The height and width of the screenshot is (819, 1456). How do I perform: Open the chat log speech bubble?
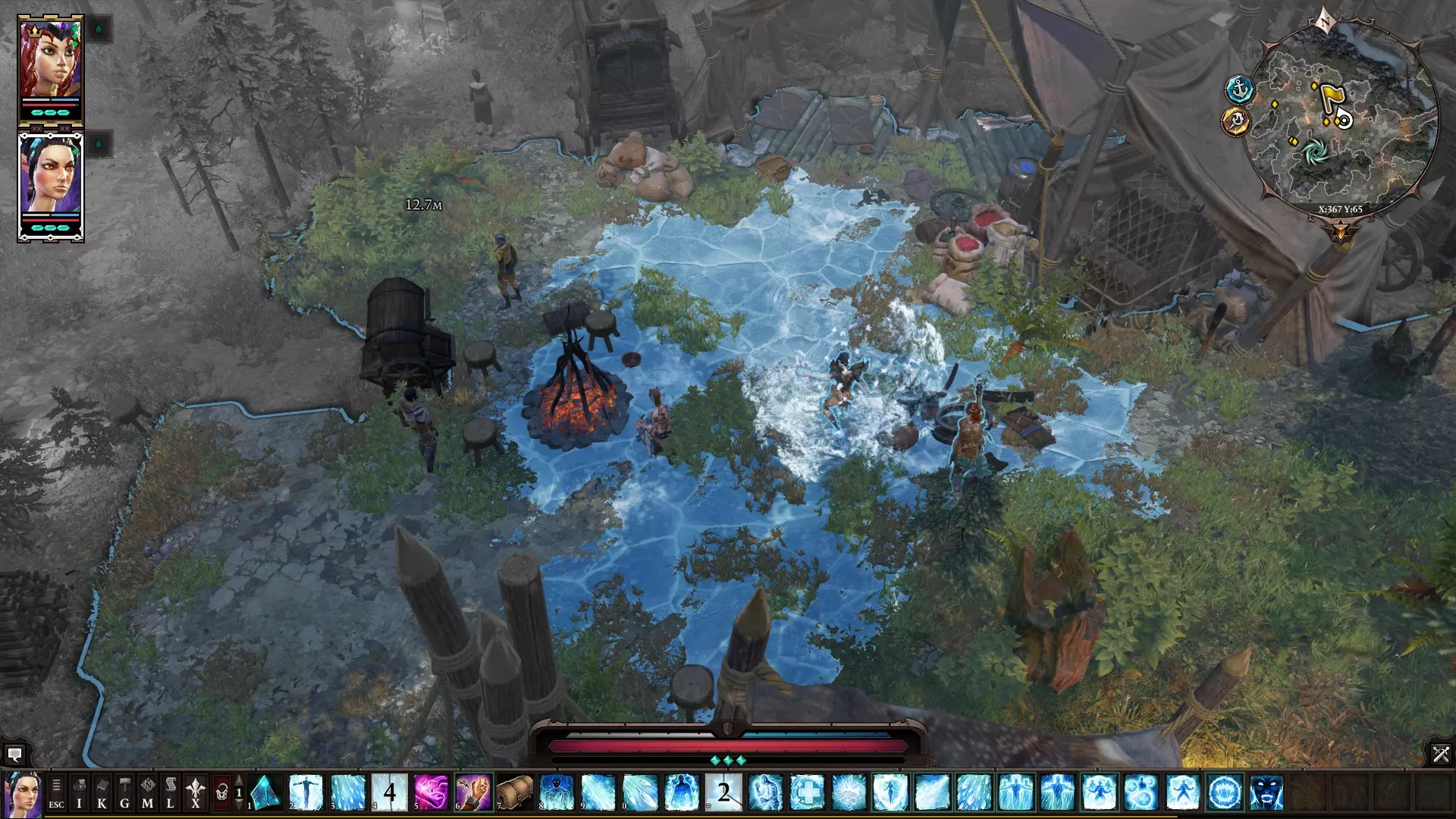tap(14, 755)
